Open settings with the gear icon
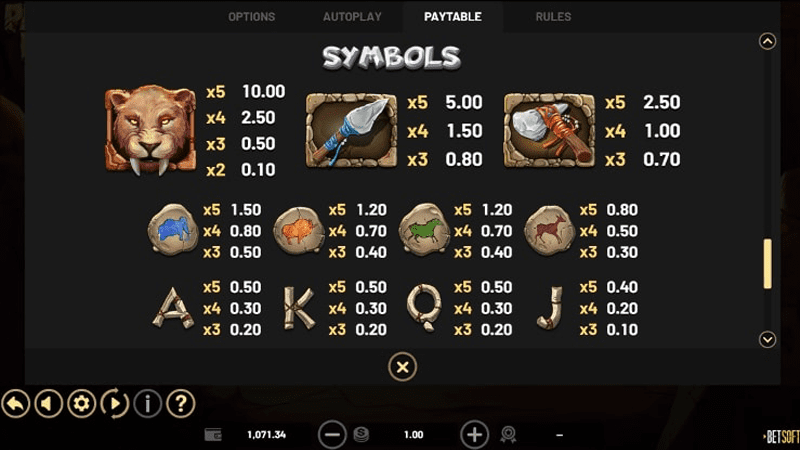The width and height of the screenshot is (800, 450). tap(81, 404)
